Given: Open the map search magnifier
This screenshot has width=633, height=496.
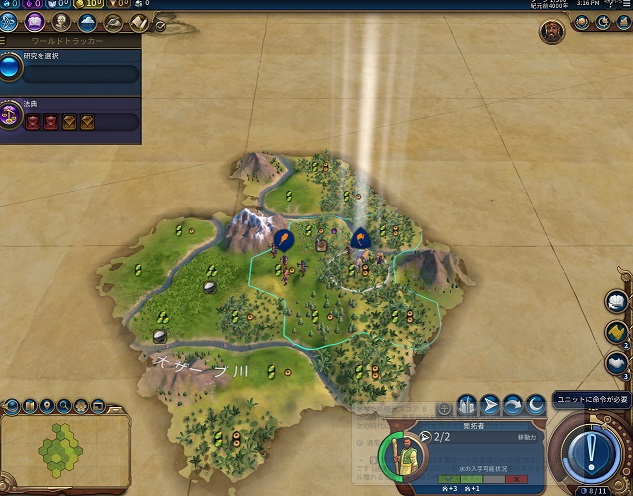Looking at the screenshot, I should (x=65, y=406).
